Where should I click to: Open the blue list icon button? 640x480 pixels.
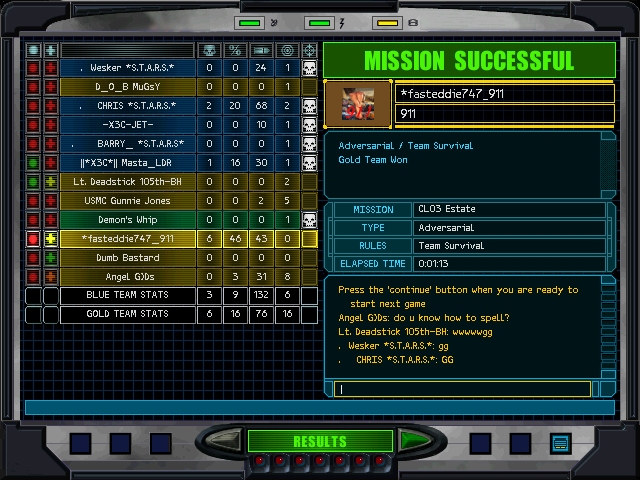pyautogui.click(x=560, y=443)
